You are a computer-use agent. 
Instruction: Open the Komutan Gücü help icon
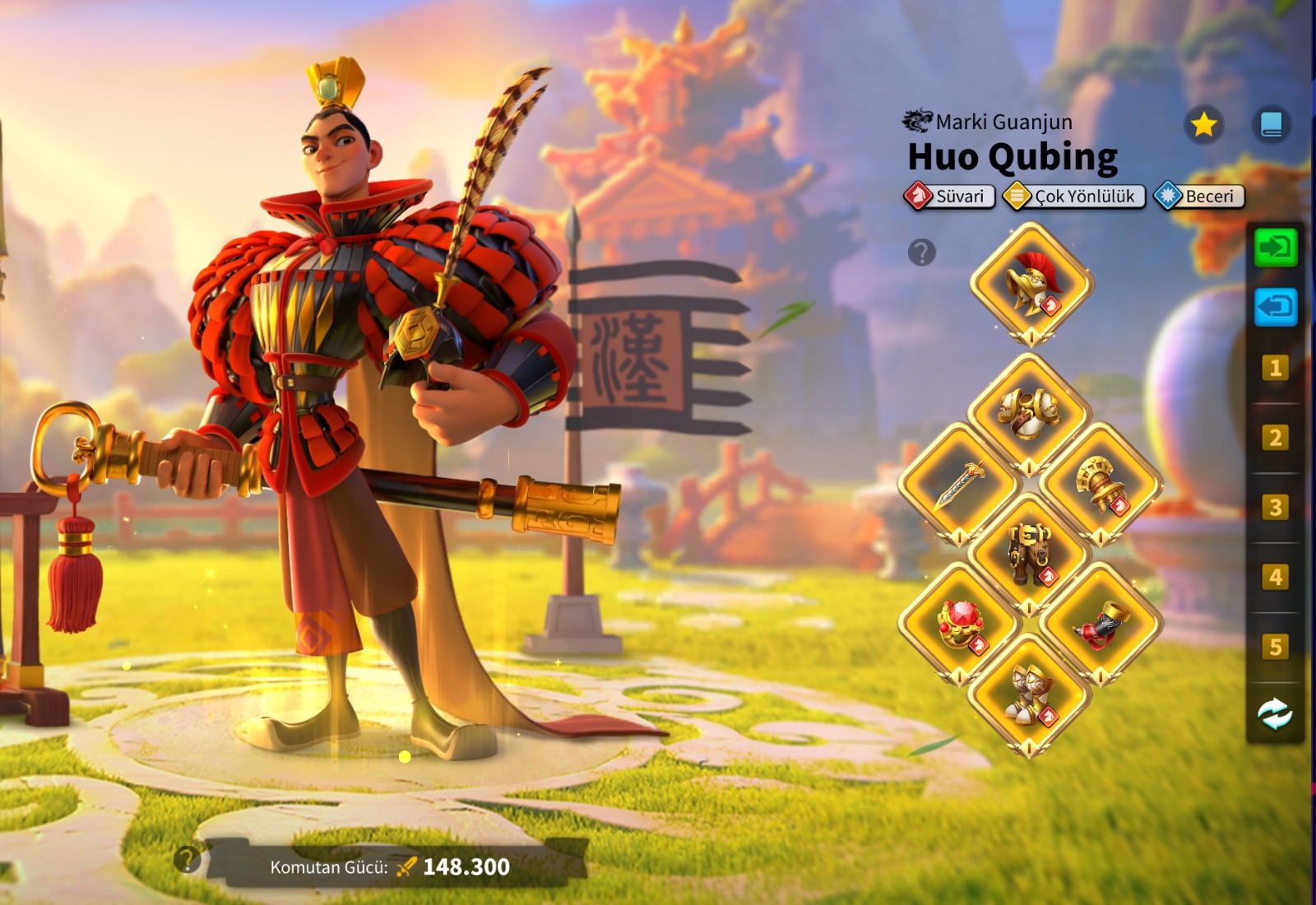point(188,860)
